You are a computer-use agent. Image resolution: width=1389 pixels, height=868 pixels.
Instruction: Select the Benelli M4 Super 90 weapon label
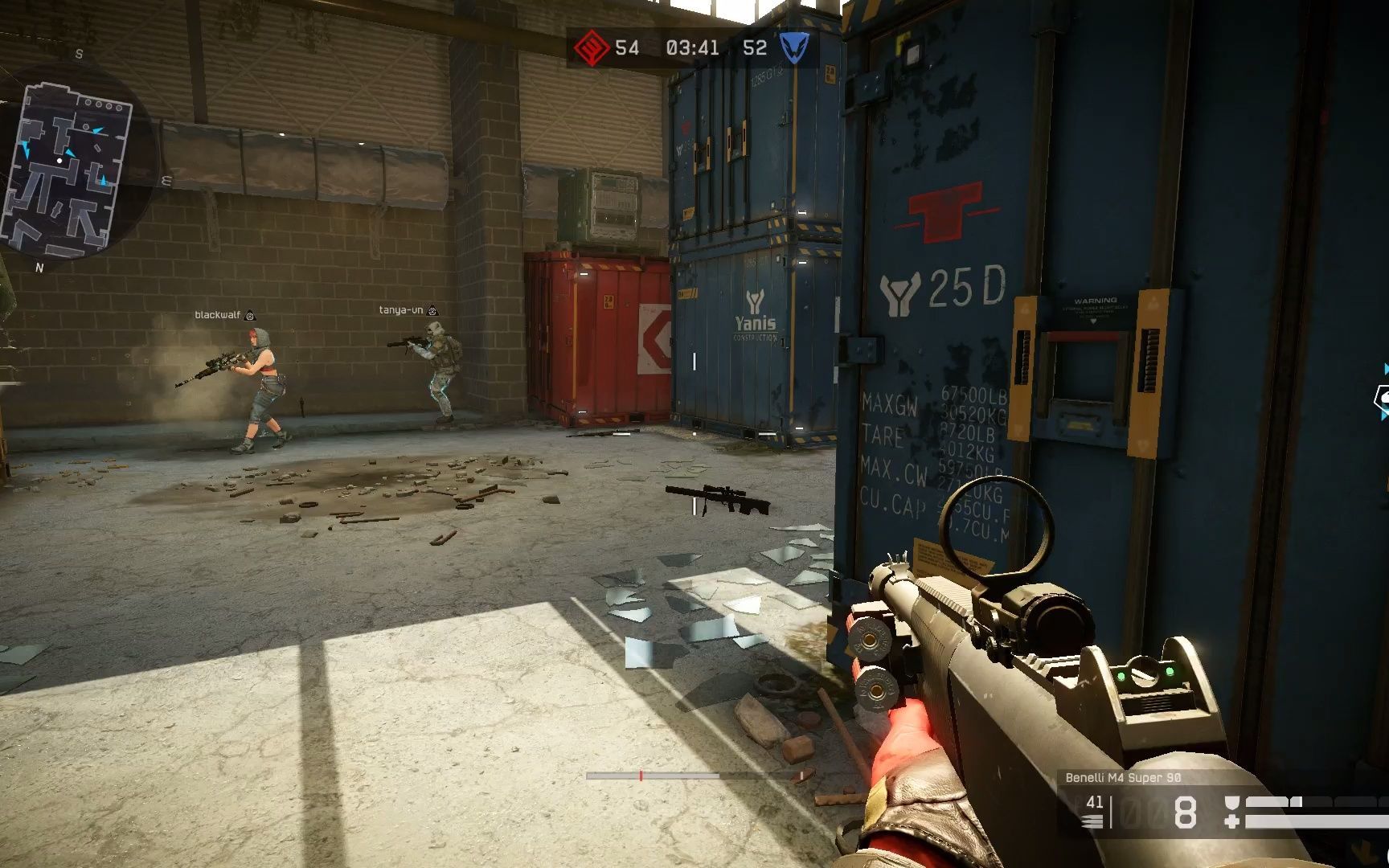(1124, 777)
